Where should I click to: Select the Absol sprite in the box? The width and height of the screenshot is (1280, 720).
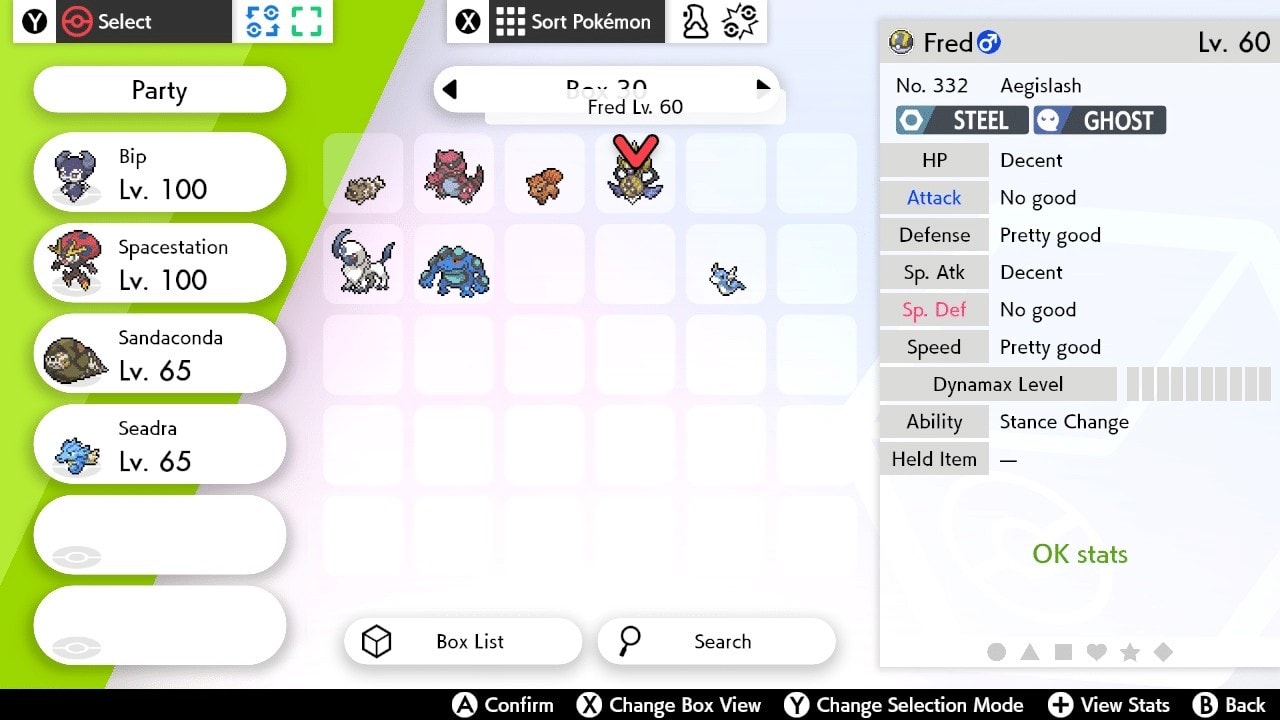(363, 263)
